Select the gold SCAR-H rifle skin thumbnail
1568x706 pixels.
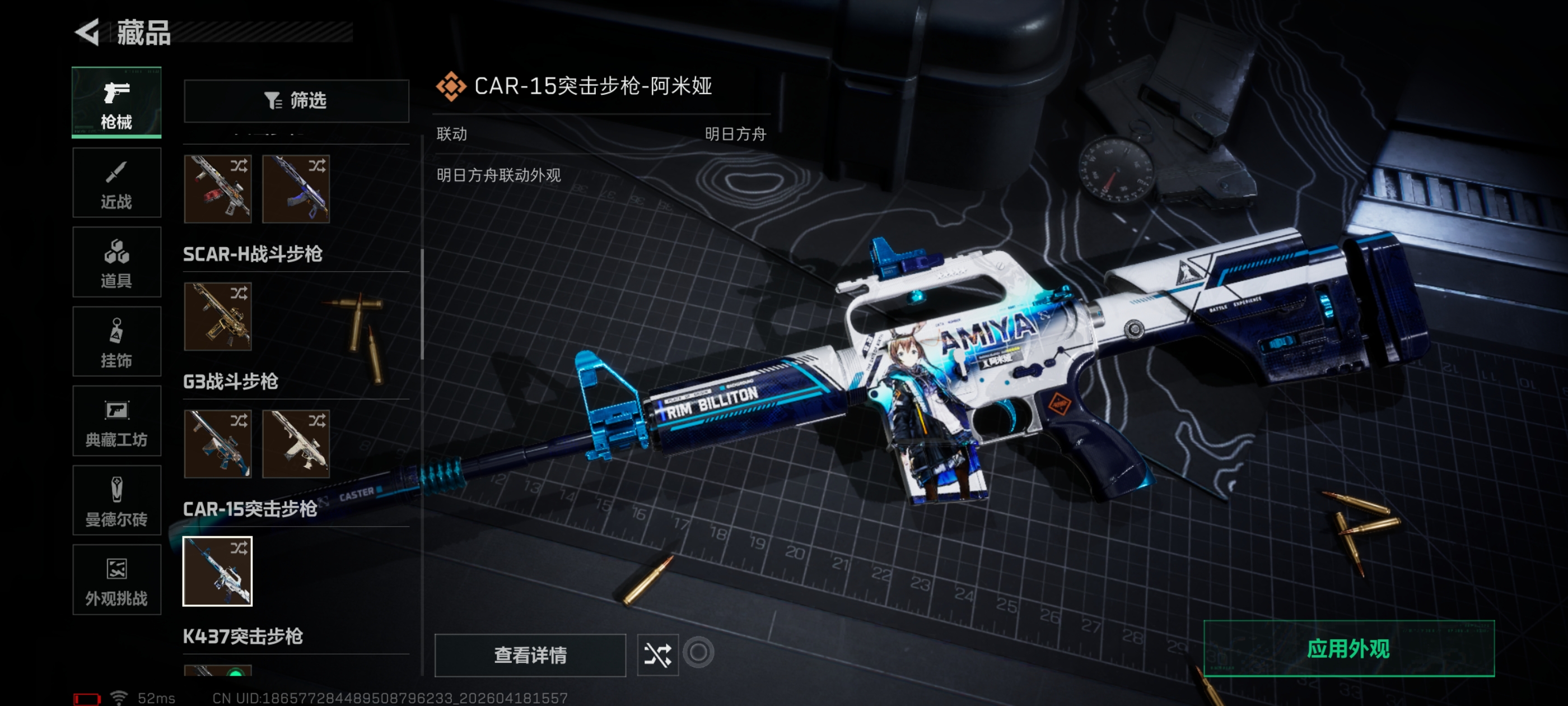pyautogui.click(x=217, y=316)
